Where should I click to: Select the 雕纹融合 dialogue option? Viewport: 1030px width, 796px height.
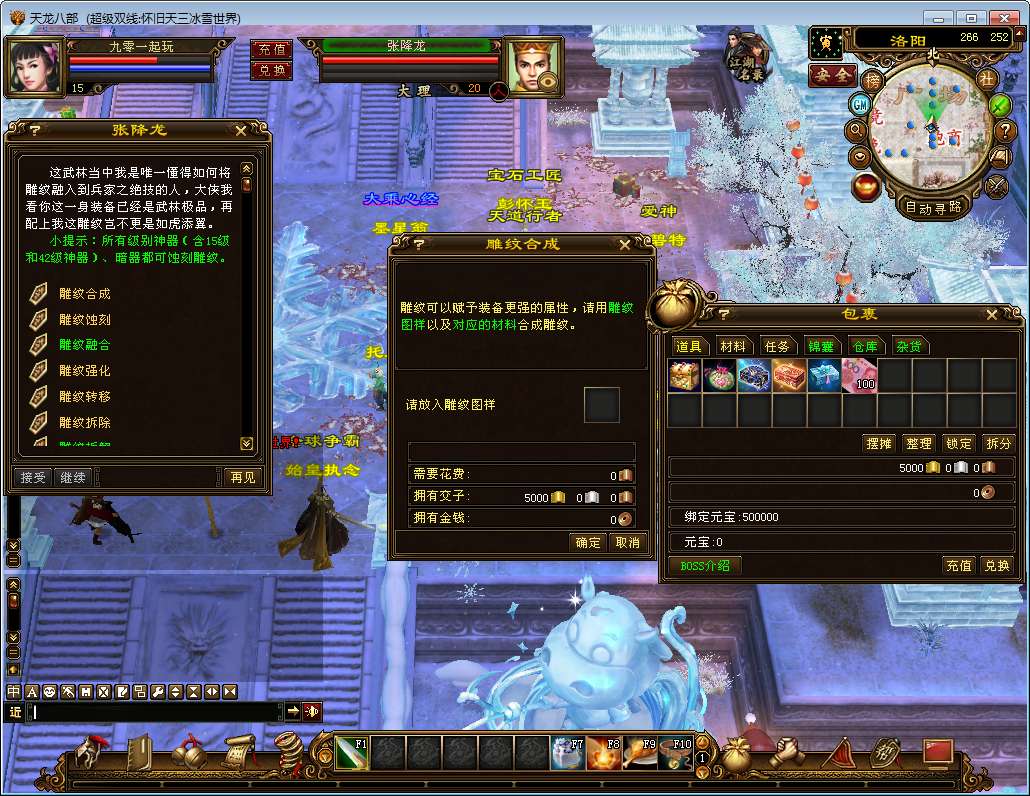coord(85,345)
